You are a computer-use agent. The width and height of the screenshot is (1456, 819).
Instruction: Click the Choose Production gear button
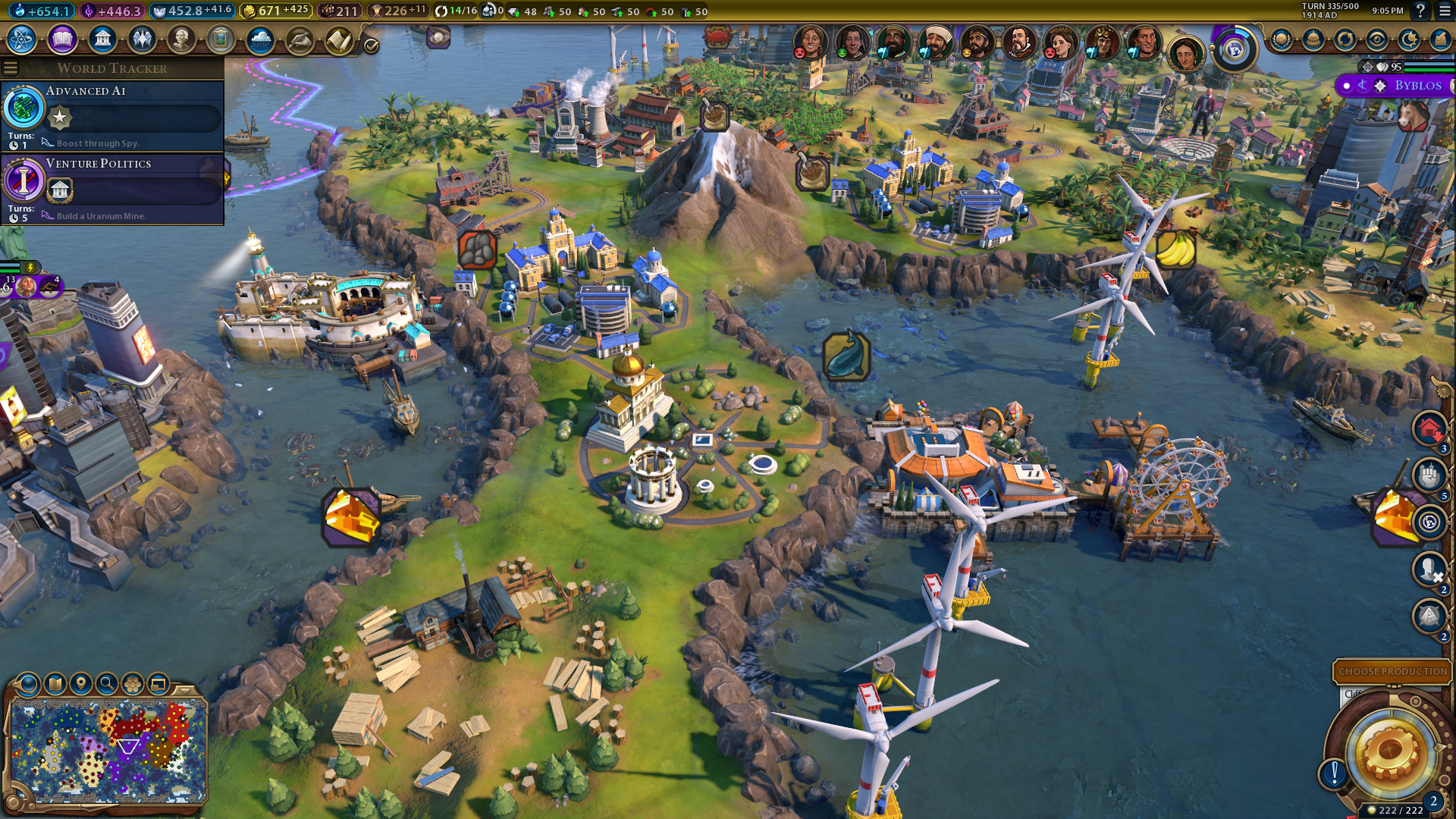click(1390, 749)
